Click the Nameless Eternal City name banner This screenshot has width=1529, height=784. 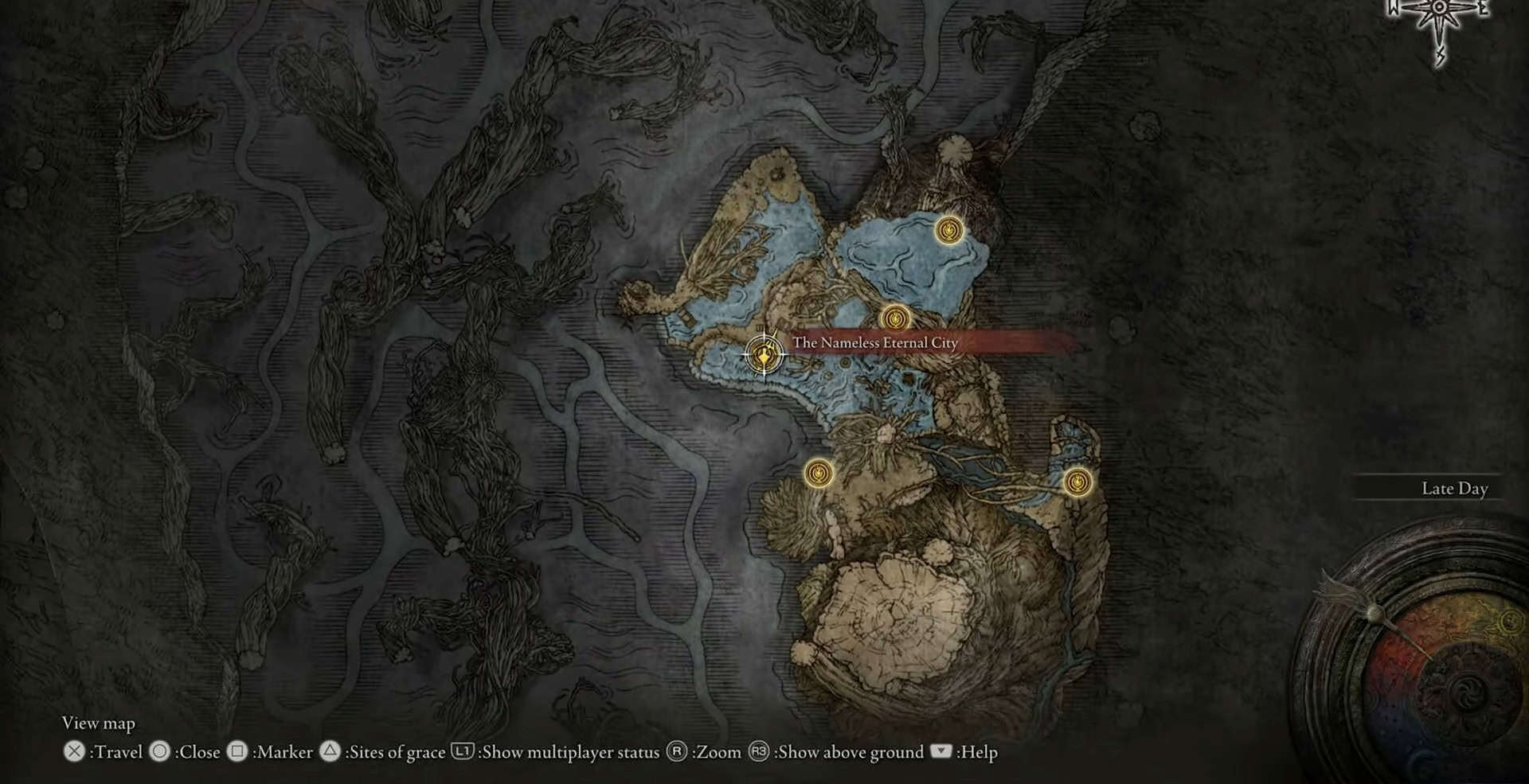click(x=874, y=343)
